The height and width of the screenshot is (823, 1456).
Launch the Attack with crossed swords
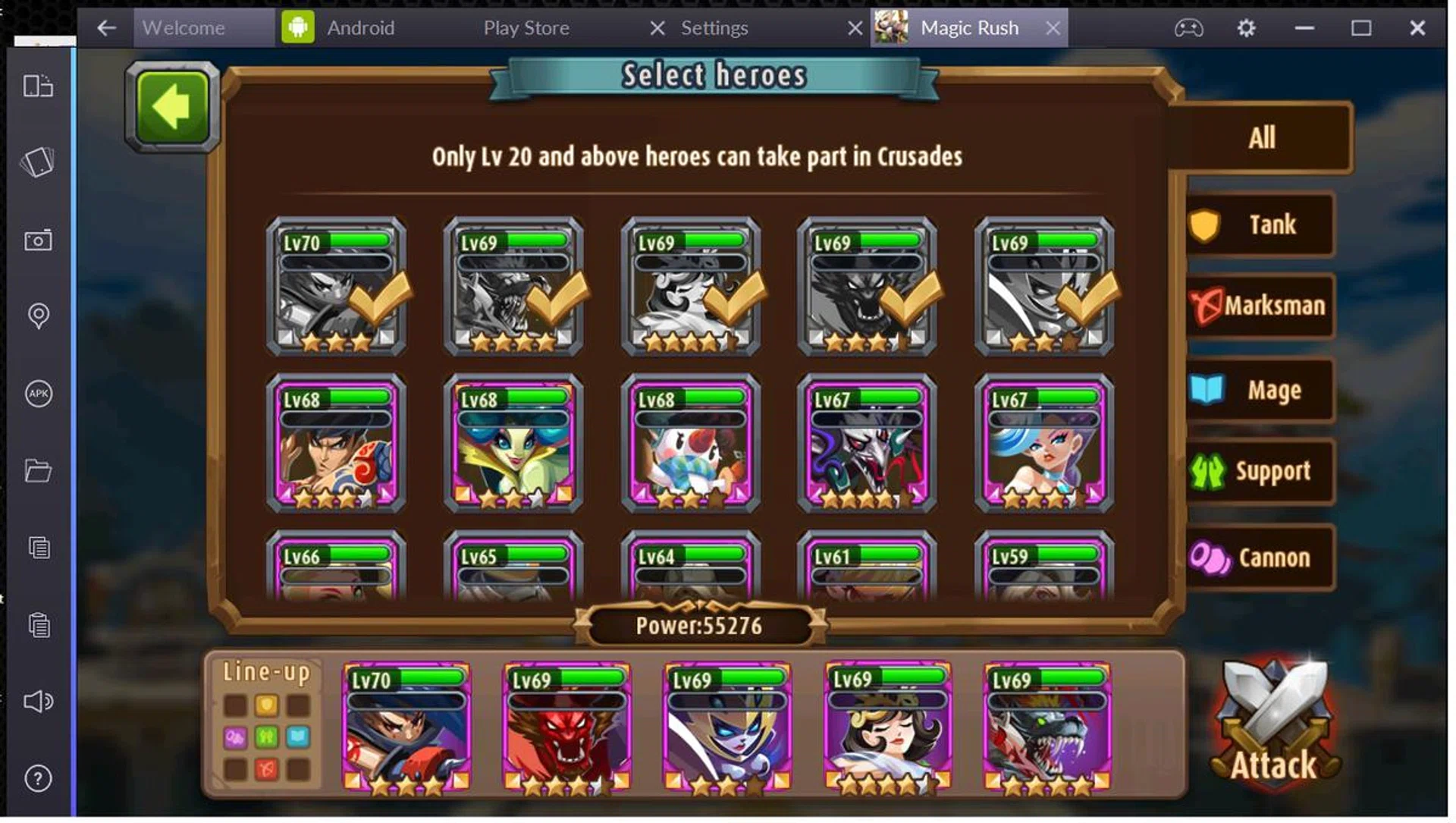tap(1274, 725)
